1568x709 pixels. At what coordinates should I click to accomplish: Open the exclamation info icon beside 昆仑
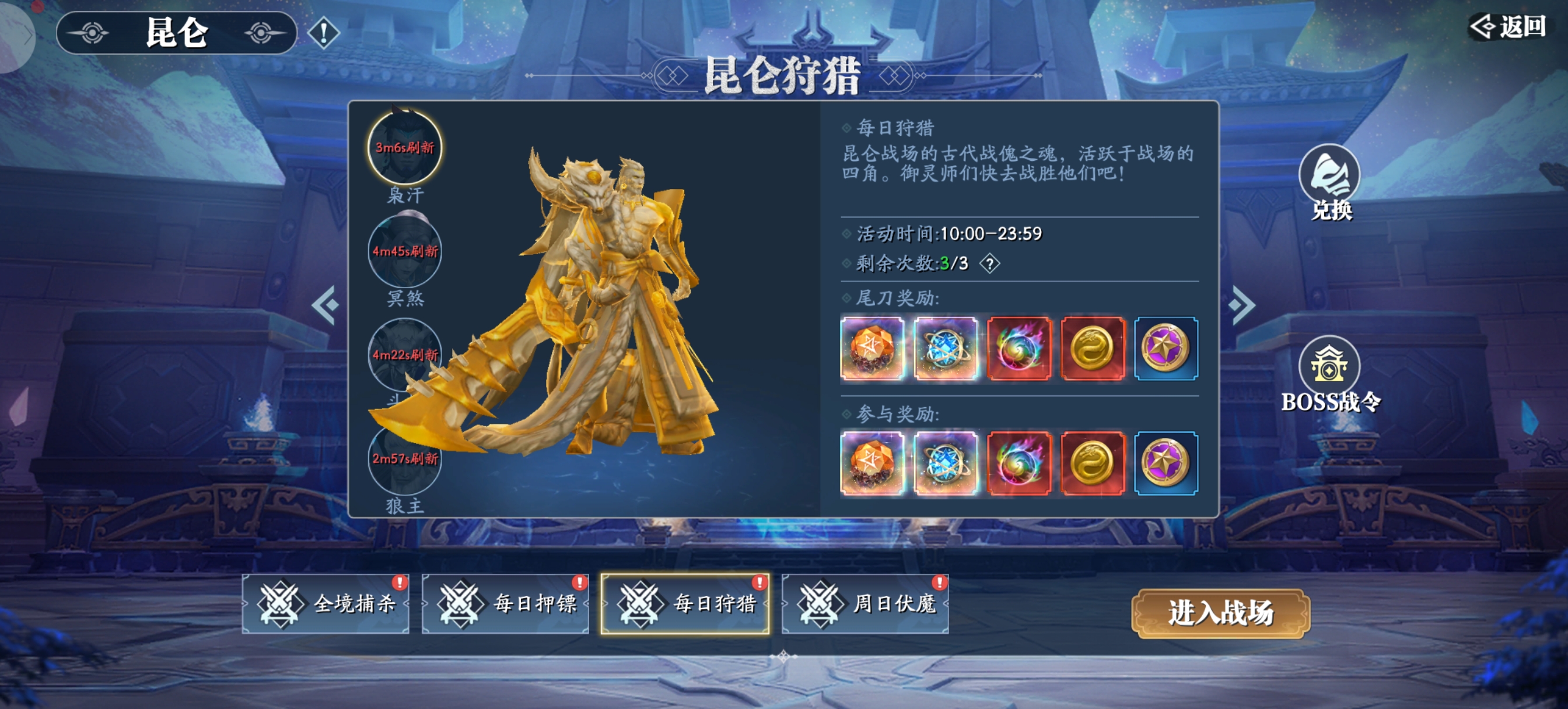click(x=323, y=32)
